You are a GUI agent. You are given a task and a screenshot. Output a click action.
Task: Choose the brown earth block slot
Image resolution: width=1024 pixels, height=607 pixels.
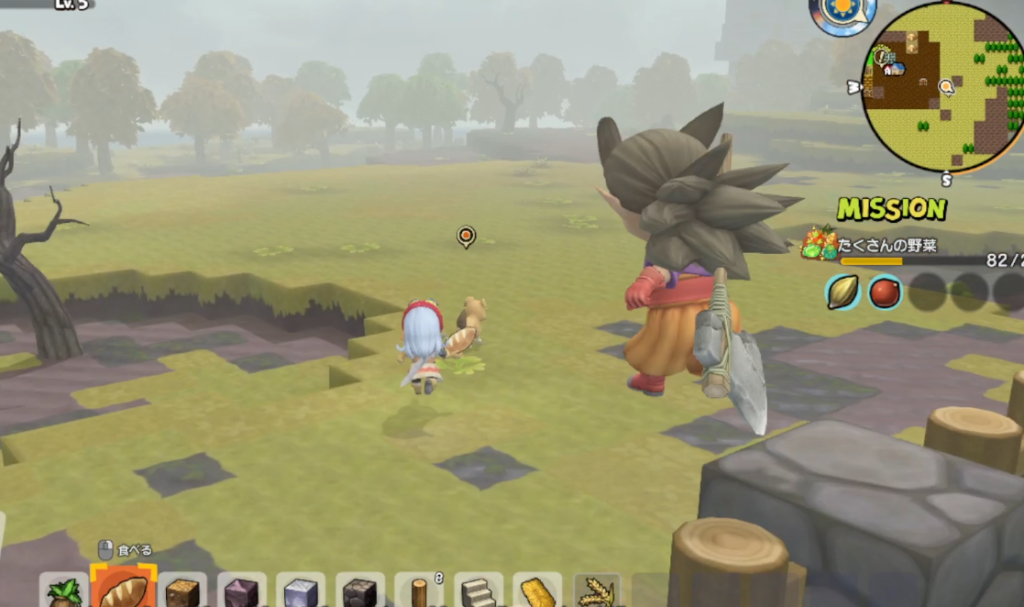[182, 592]
